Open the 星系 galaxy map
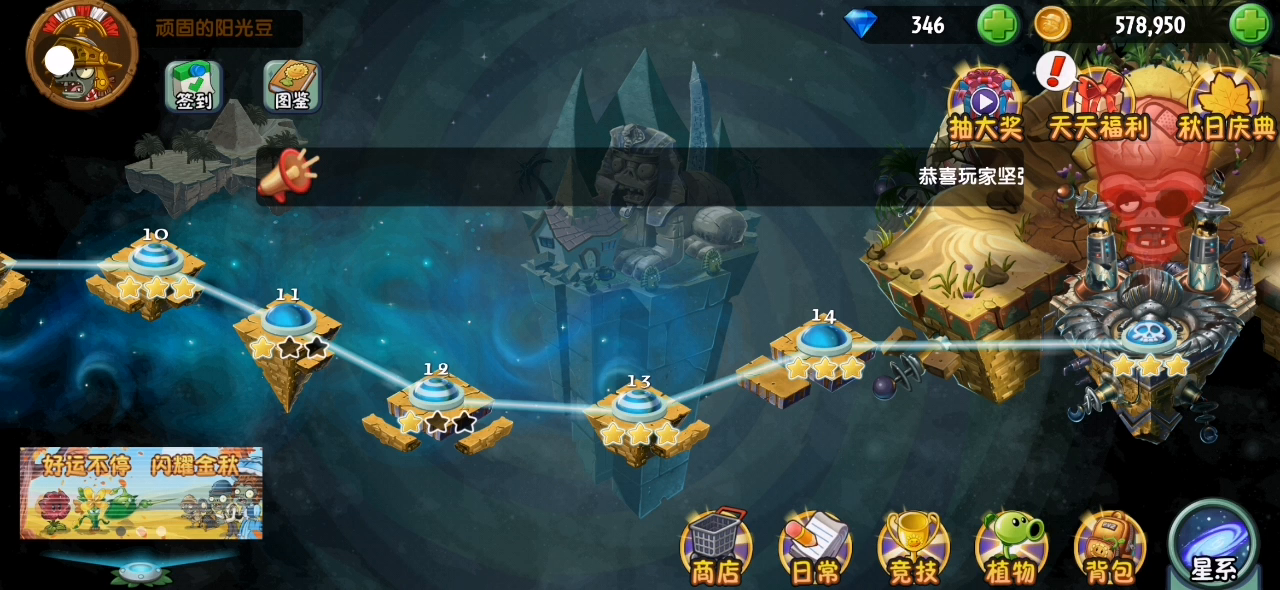Viewport: 1280px width, 590px height. pos(1214,545)
